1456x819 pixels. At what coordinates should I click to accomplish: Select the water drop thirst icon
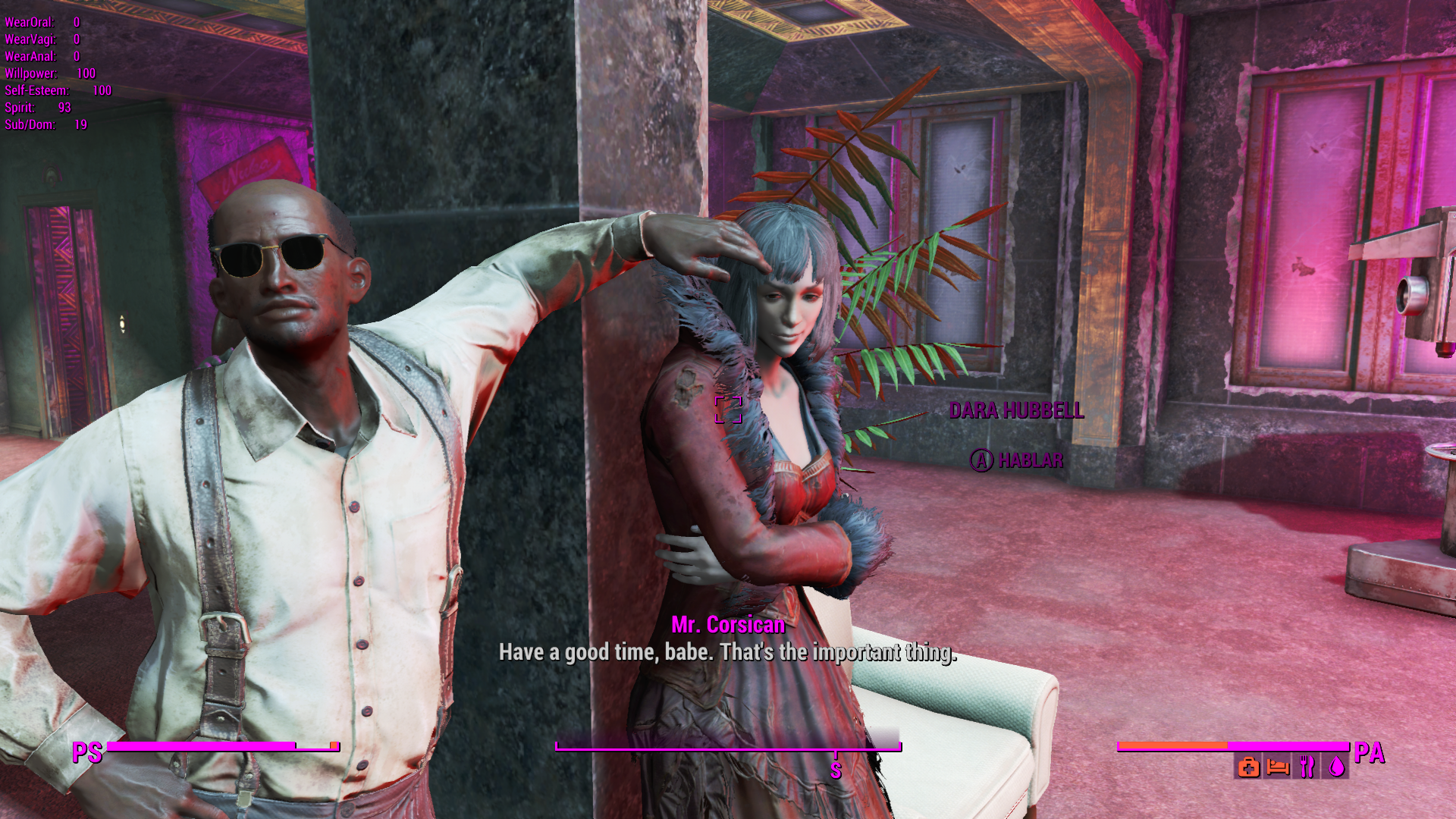point(1336,767)
